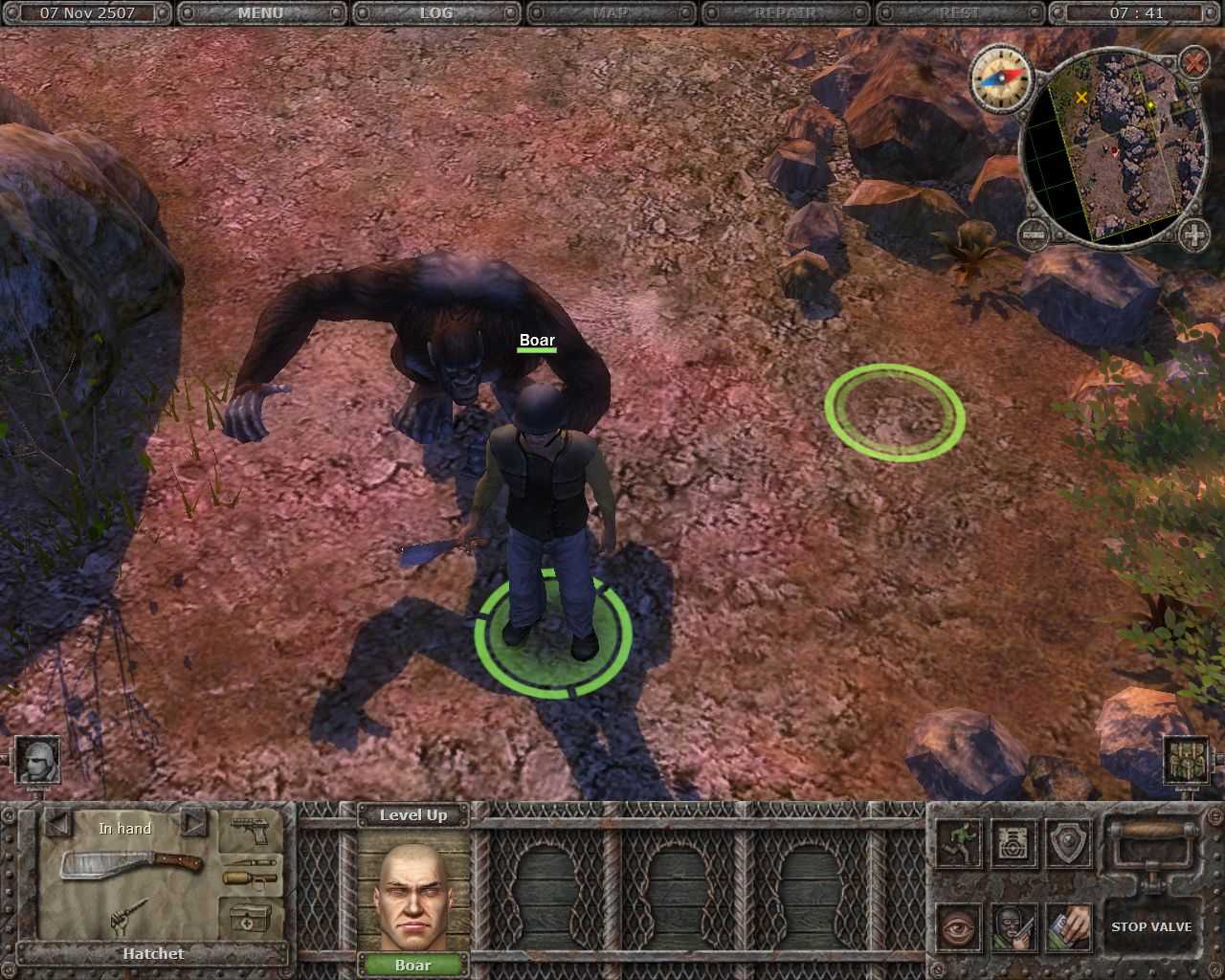Open trade with the money-hand icon
Viewport: 1225px width, 980px height.
click(1067, 927)
